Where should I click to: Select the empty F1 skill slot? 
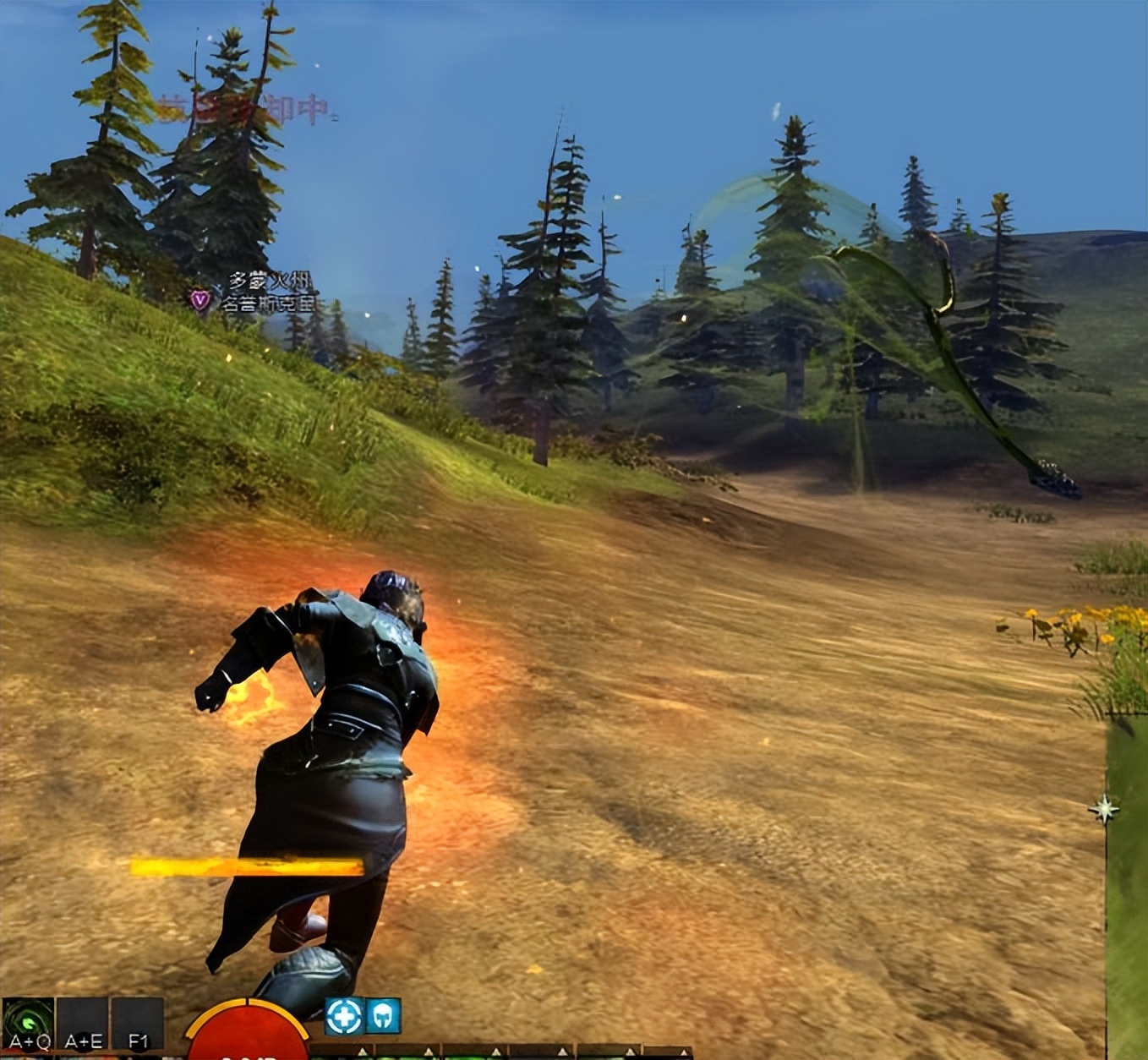click(137, 1024)
